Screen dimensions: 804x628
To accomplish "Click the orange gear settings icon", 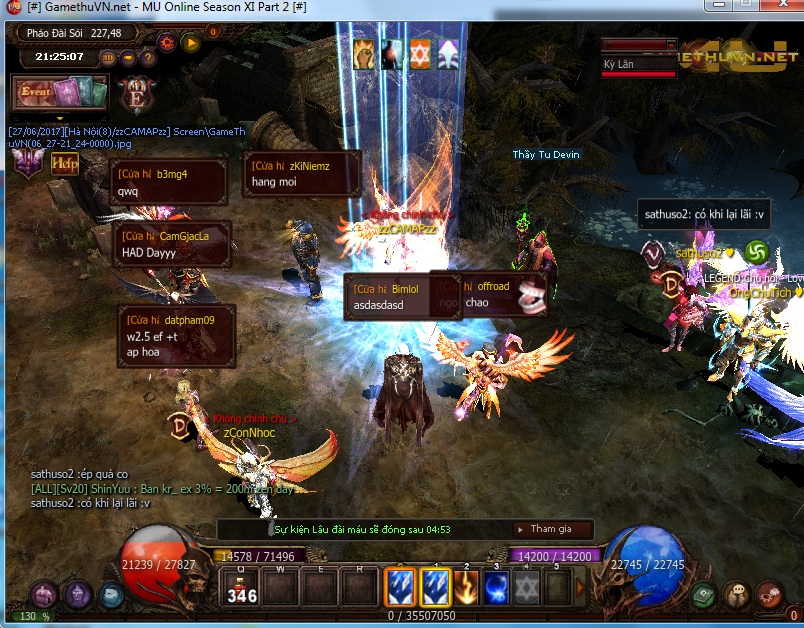I will pos(166,42).
